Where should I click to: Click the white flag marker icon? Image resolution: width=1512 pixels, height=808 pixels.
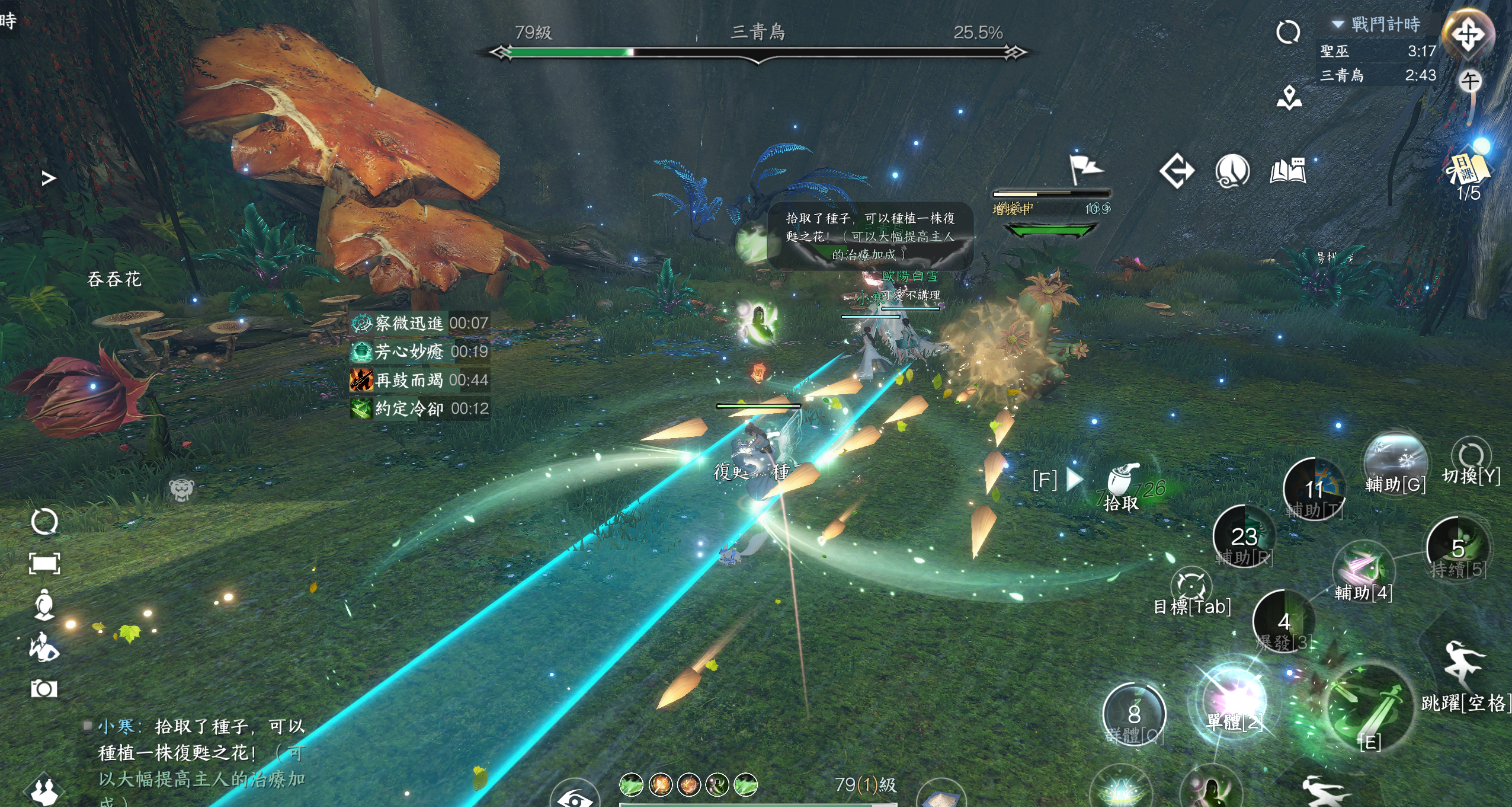click(x=1085, y=170)
